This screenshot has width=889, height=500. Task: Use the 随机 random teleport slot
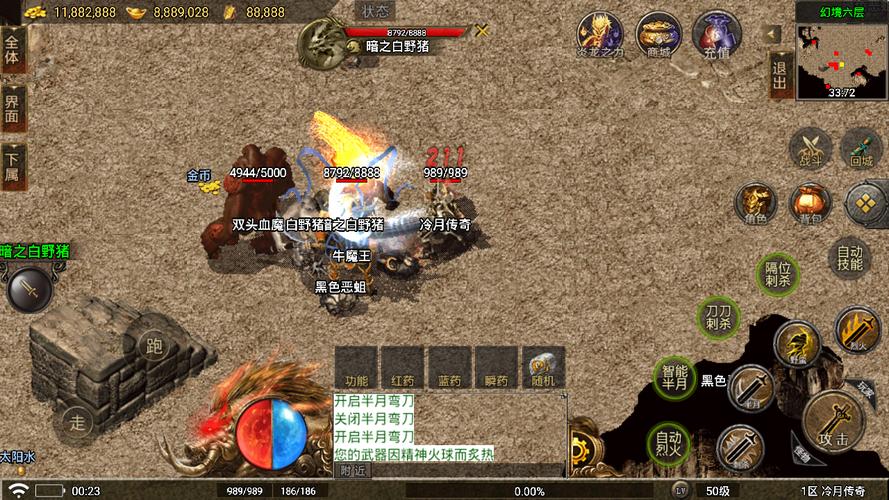point(544,368)
